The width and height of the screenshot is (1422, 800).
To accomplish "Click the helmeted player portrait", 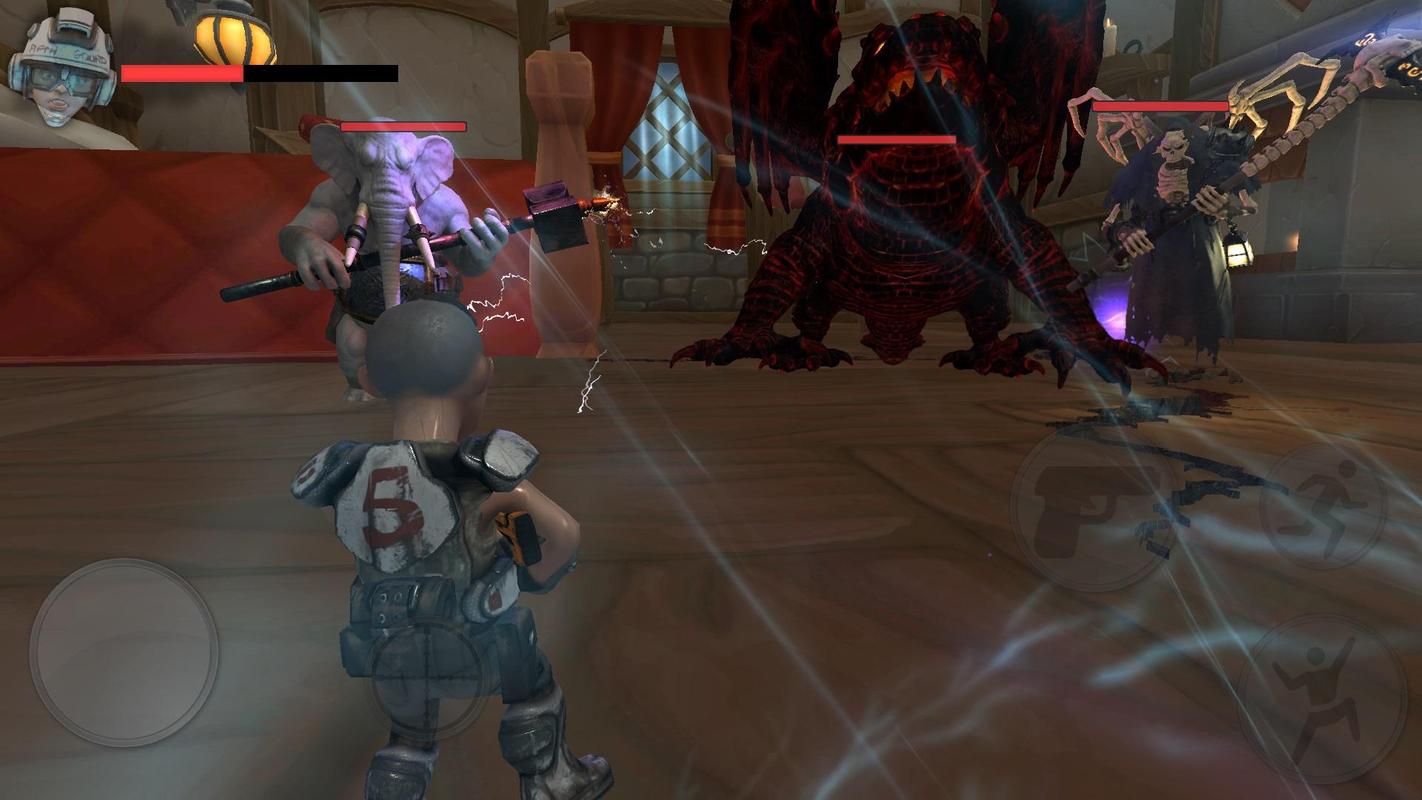I will pos(62,68).
